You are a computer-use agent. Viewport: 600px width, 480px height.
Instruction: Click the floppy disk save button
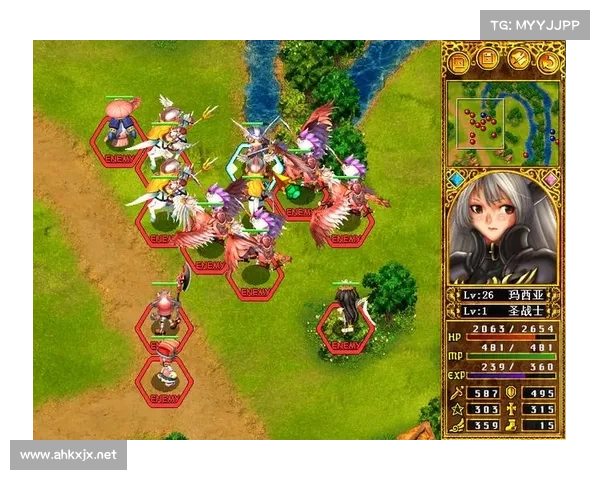tap(489, 62)
